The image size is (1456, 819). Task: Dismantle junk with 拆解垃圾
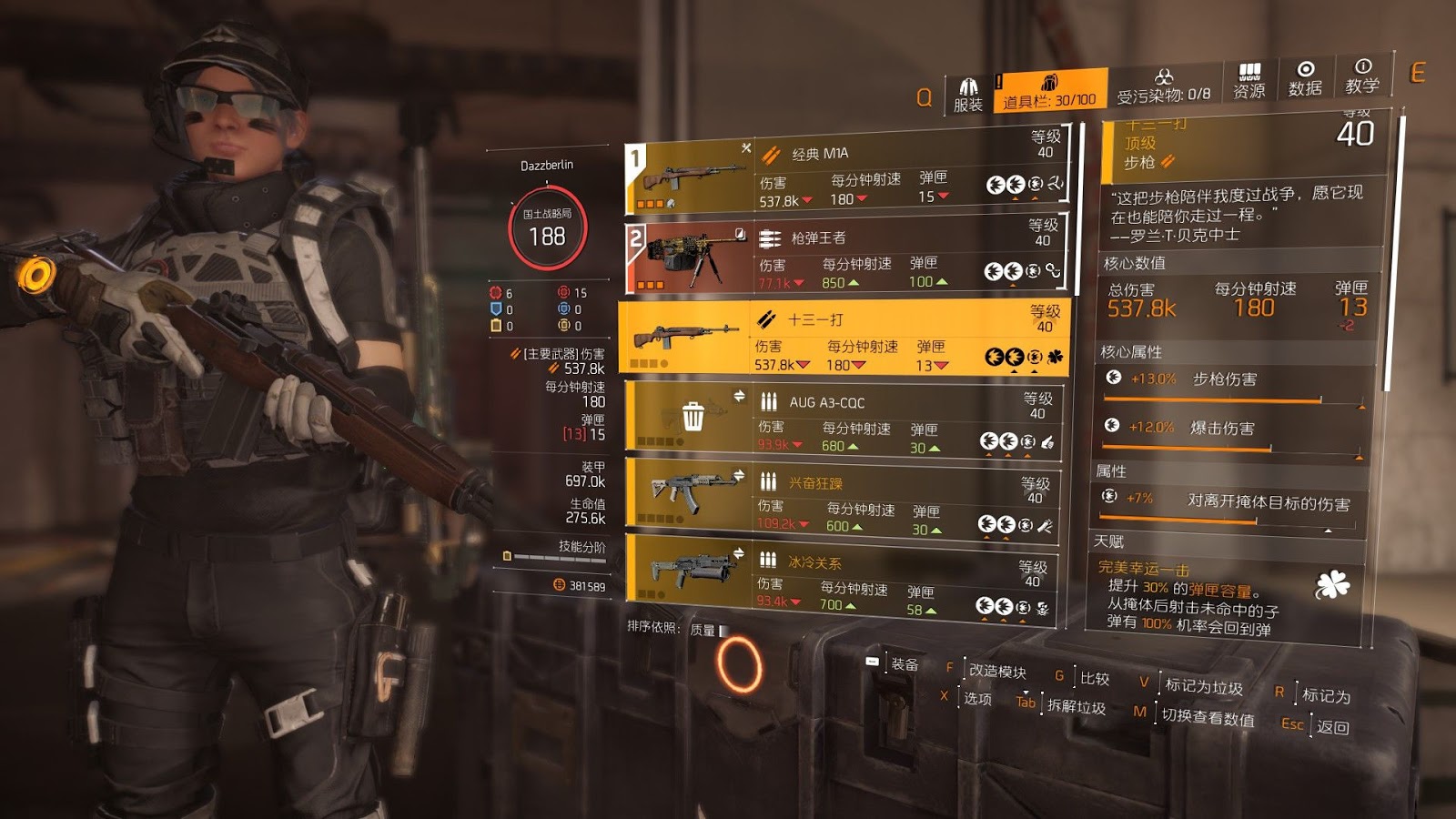[1076, 707]
